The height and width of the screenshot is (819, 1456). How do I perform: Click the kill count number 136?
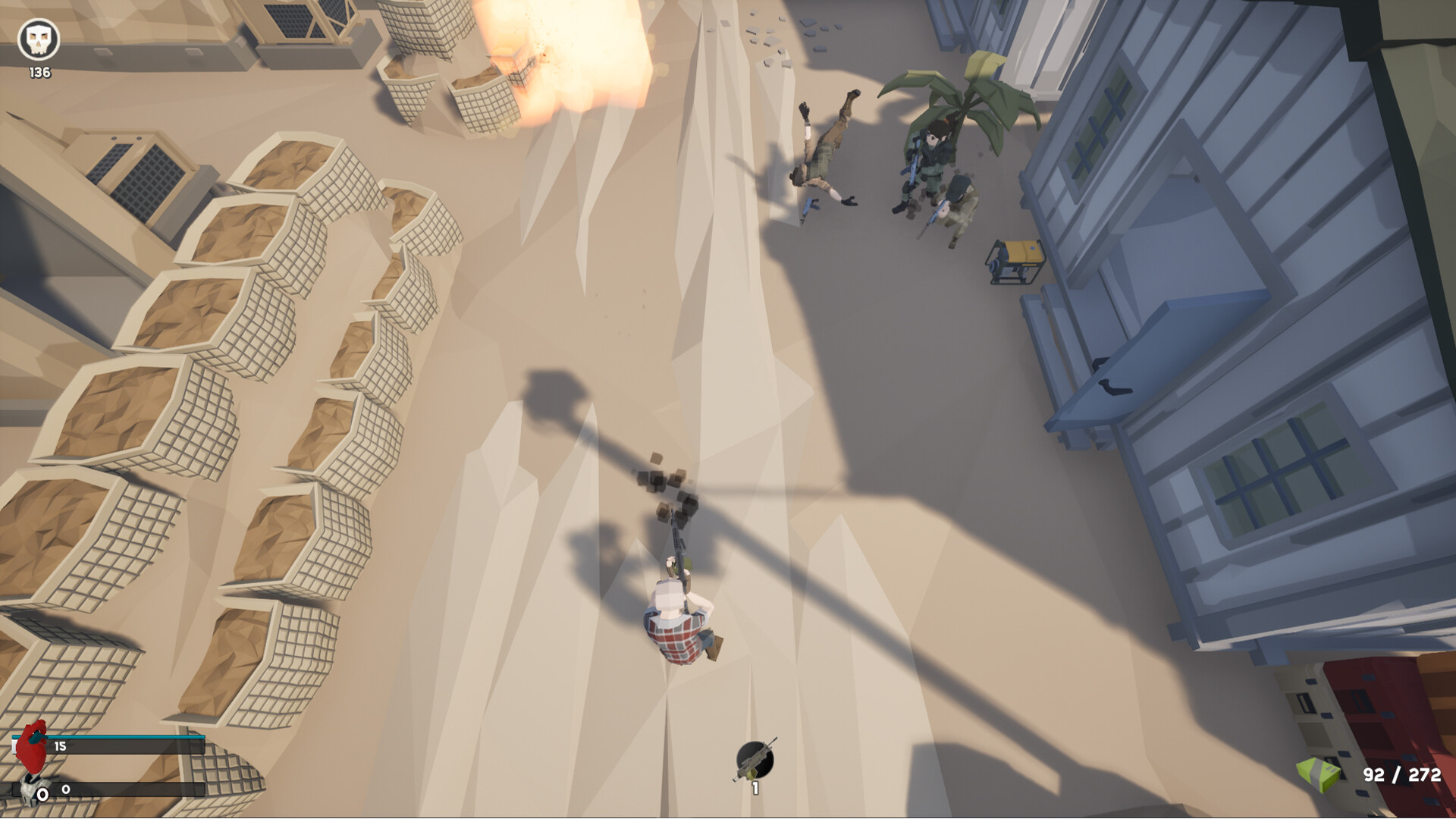click(x=38, y=74)
